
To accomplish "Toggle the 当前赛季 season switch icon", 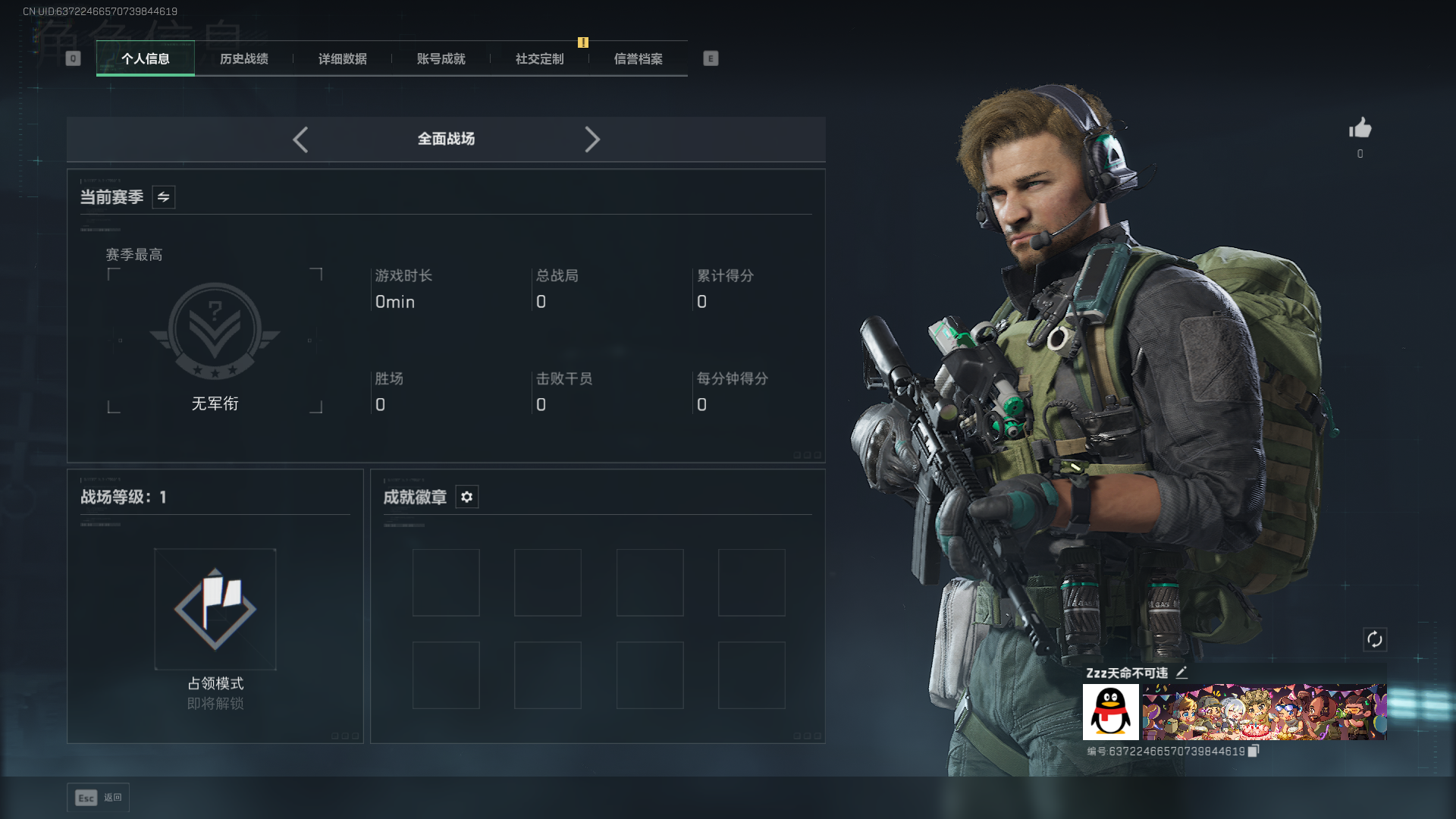I will [x=164, y=197].
